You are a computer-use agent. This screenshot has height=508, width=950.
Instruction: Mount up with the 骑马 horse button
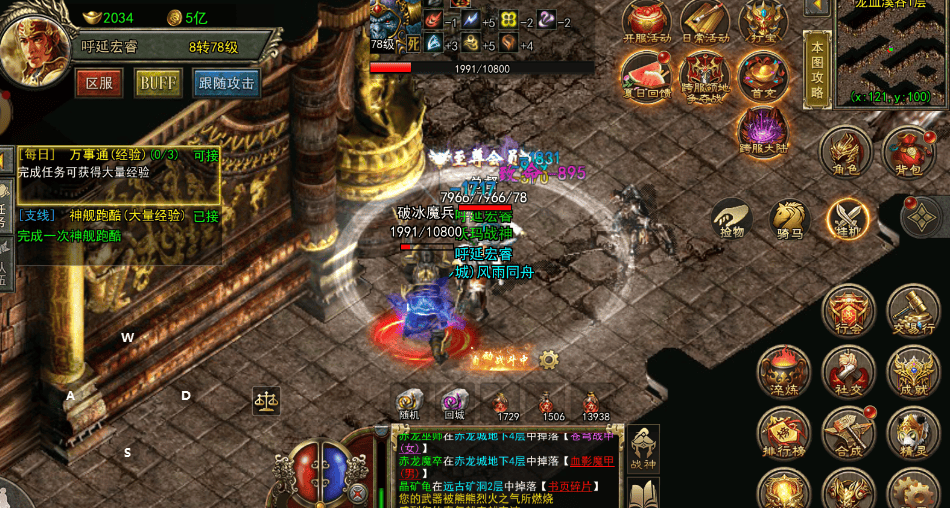789,219
